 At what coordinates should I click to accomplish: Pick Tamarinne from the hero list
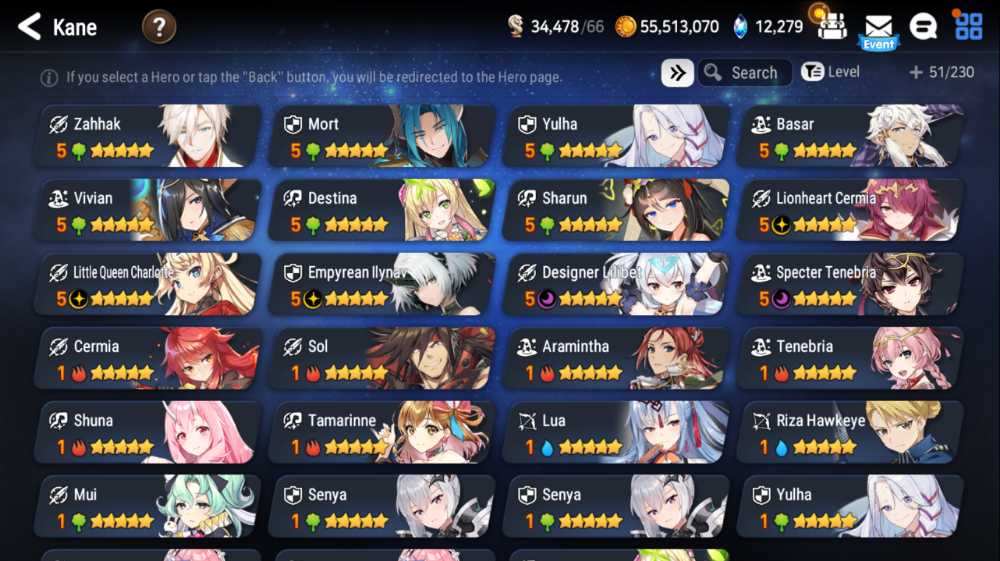coord(382,432)
